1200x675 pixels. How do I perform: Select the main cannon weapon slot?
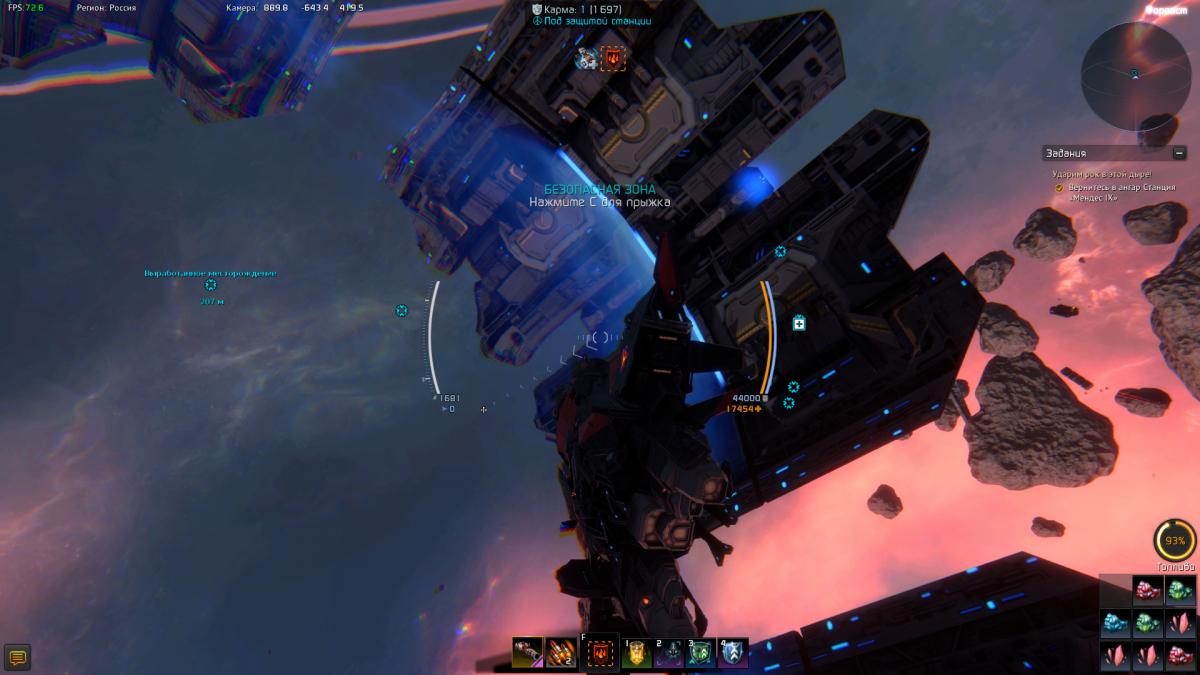(527, 653)
